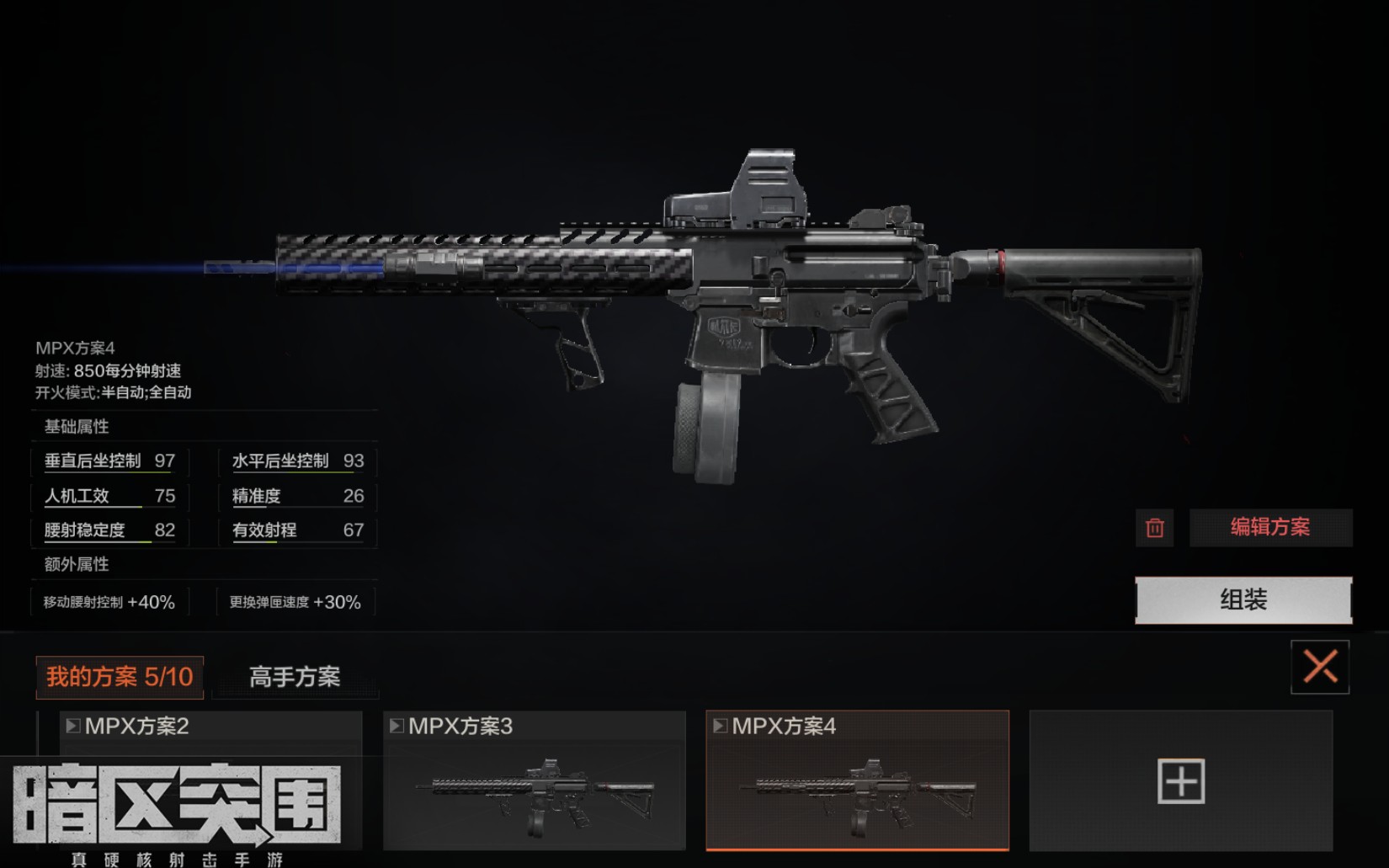Close the loadout panel with the X
Image resolution: width=1389 pixels, height=868 pixels.
[1319, 668]
